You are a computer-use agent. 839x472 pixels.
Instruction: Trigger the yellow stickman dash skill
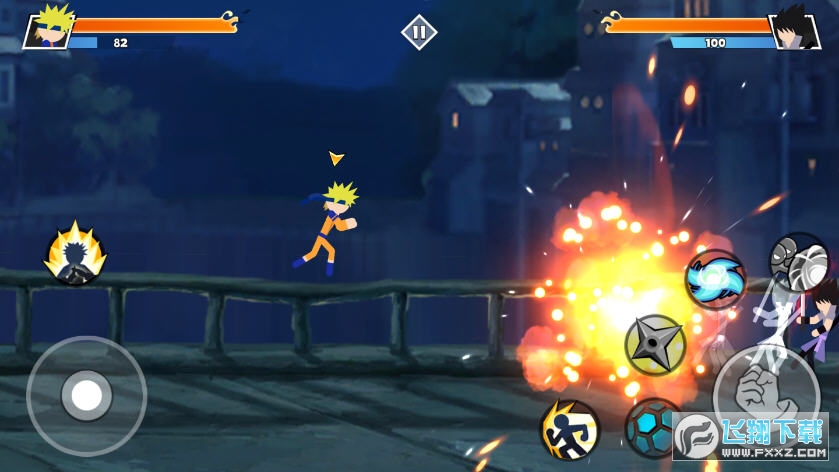pos(570,430)
